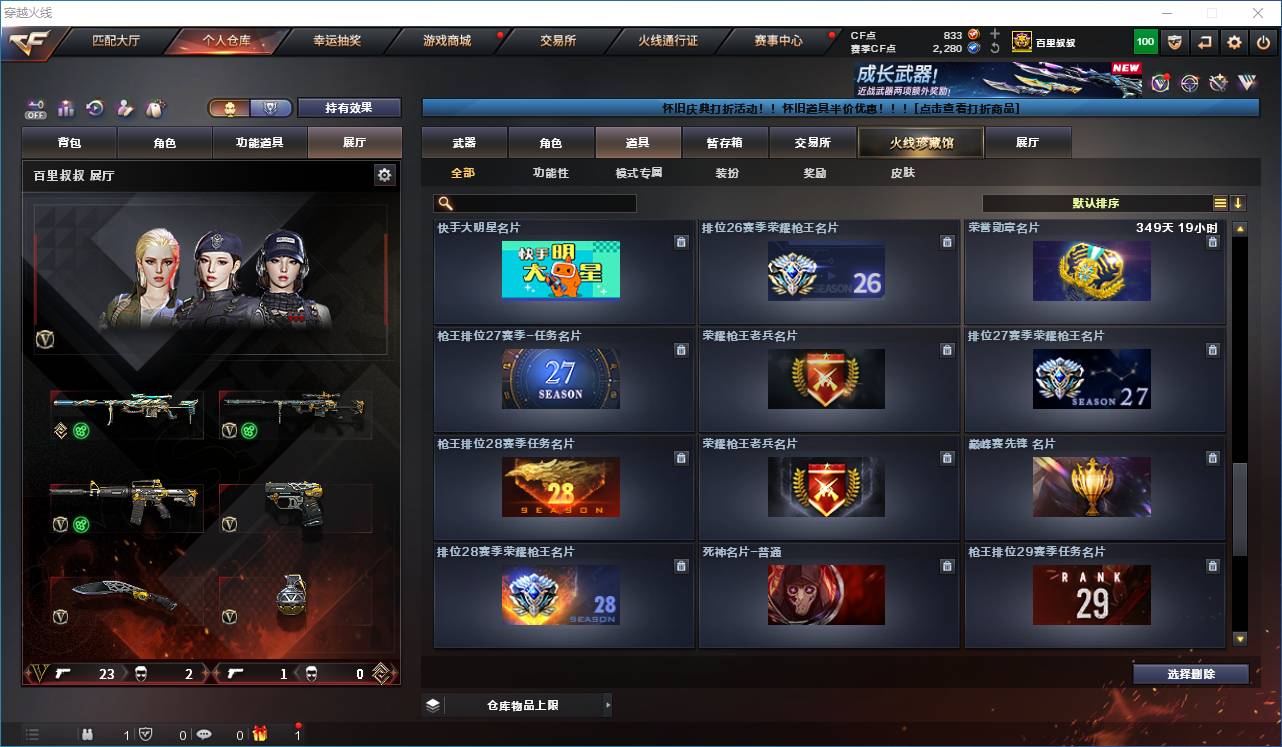Switch the character toggle to the shield side
Viewport: 1282px width, 747px height.
(269, 109)
